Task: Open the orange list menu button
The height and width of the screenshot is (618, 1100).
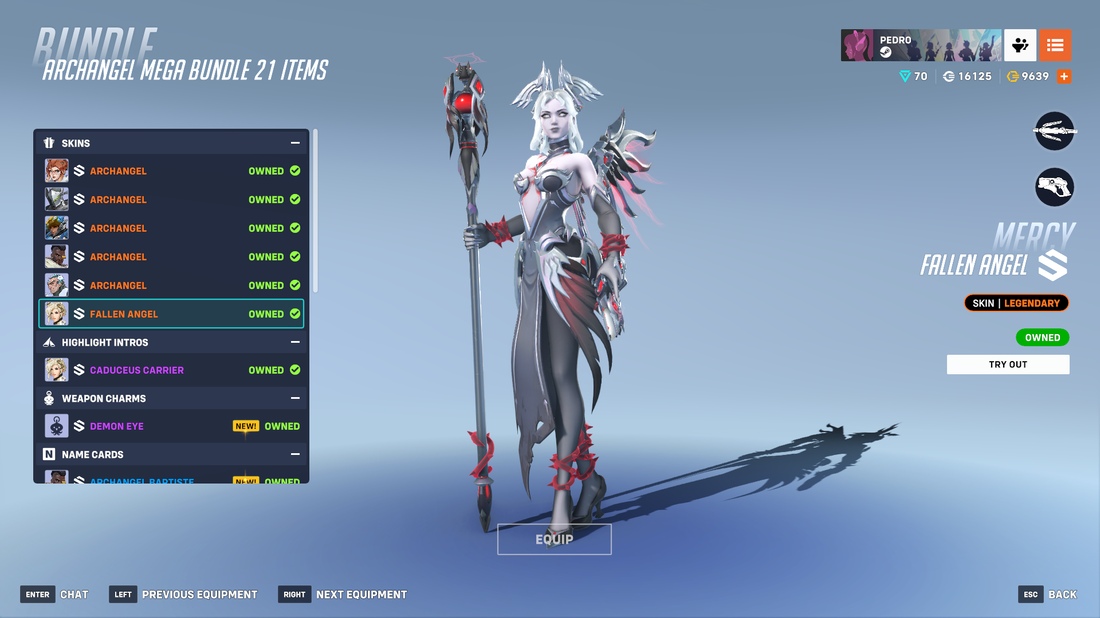Action: [1055, 45]
